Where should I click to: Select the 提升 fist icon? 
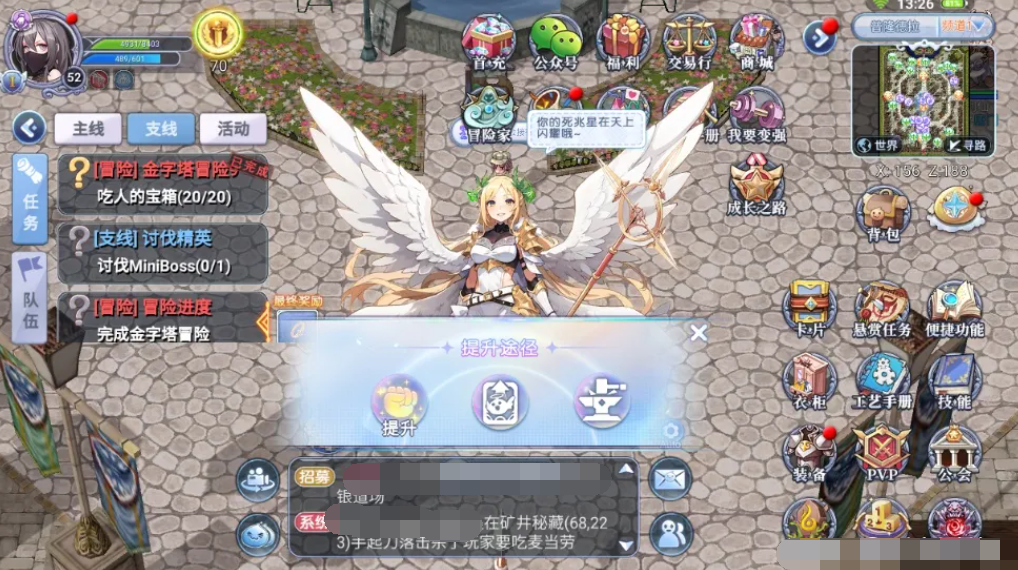coord(399,402)
